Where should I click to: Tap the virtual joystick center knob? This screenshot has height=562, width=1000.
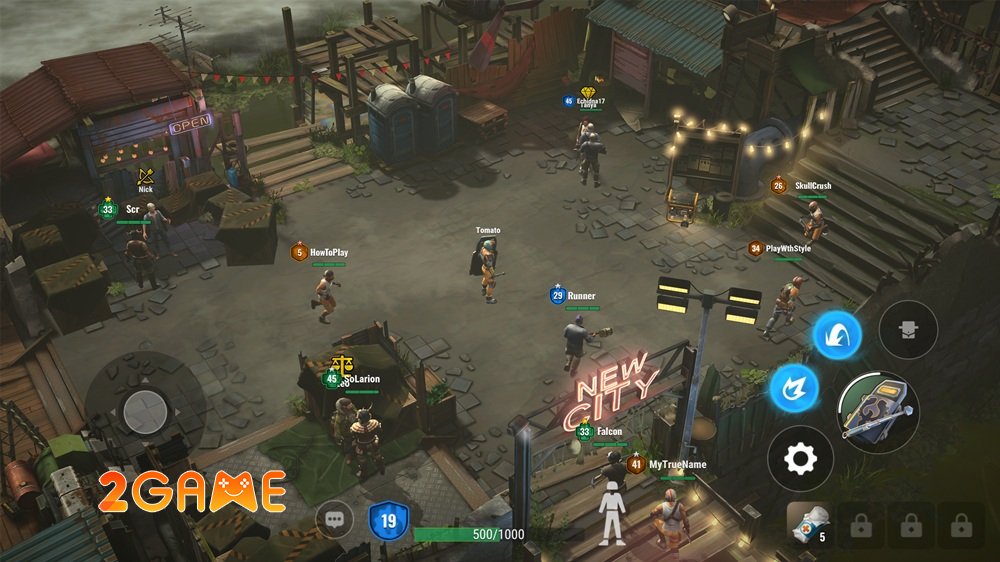click(x=146, y=407)
